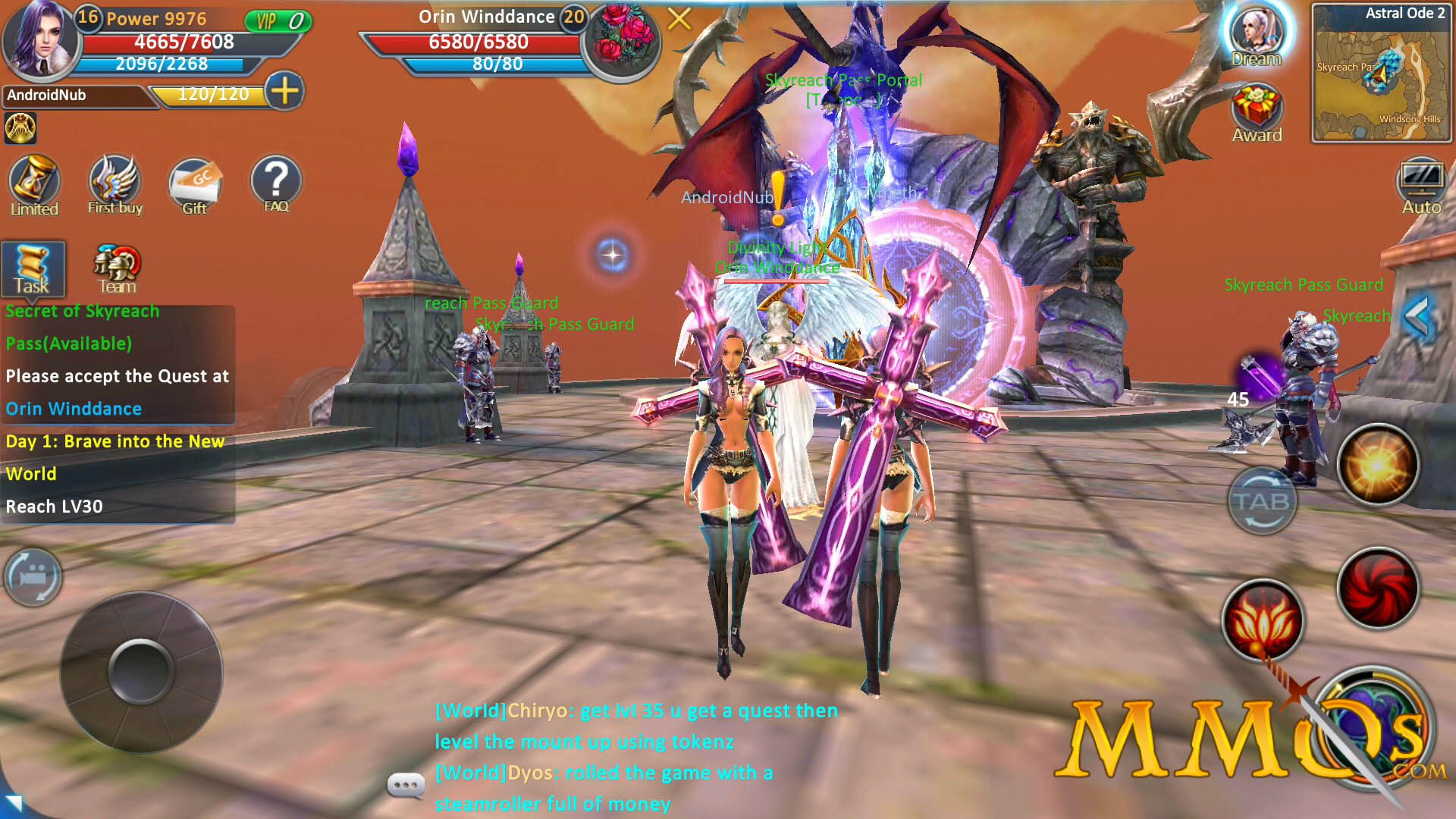Screen dimensions: 1456x819
Task: Open the chat bubble icon
Action: 406,786
